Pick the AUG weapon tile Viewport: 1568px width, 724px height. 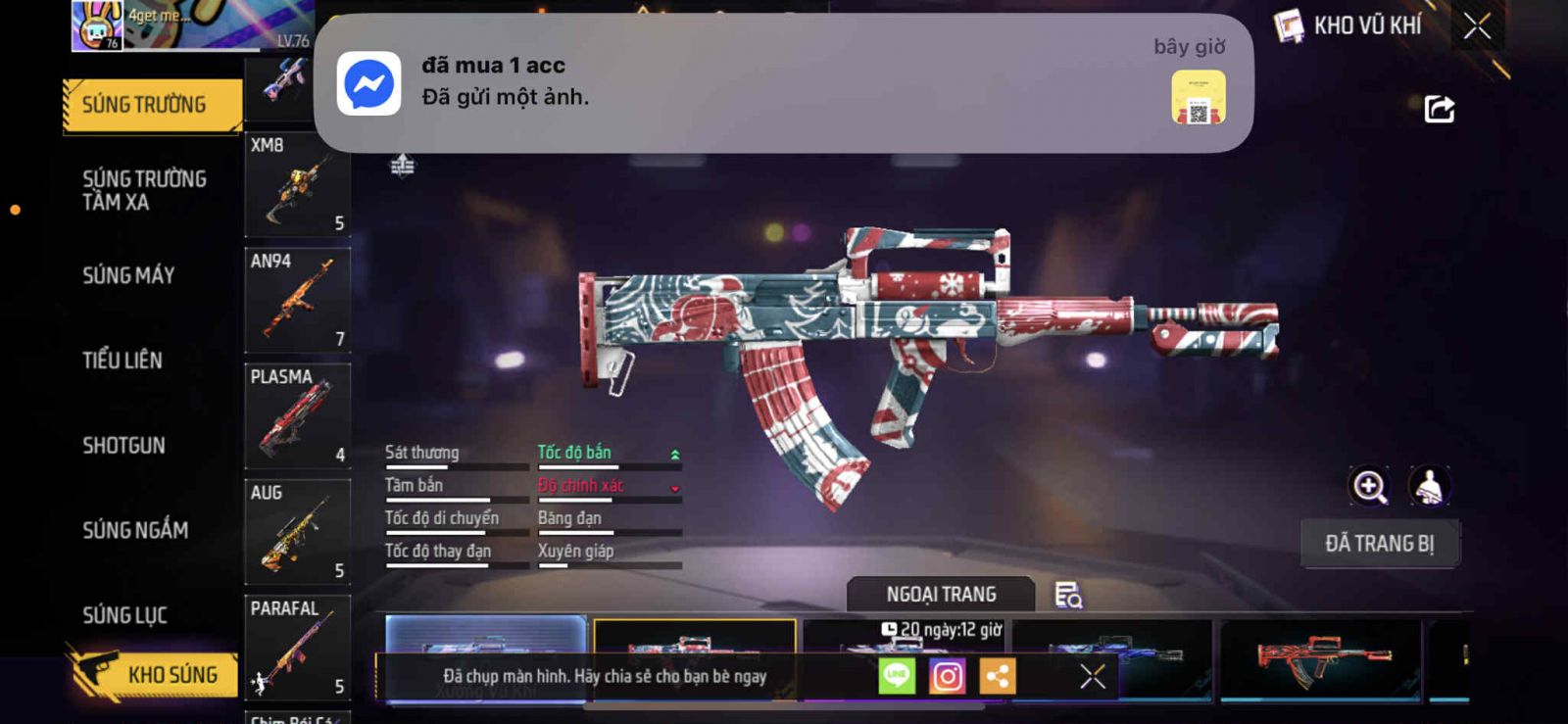297,531
